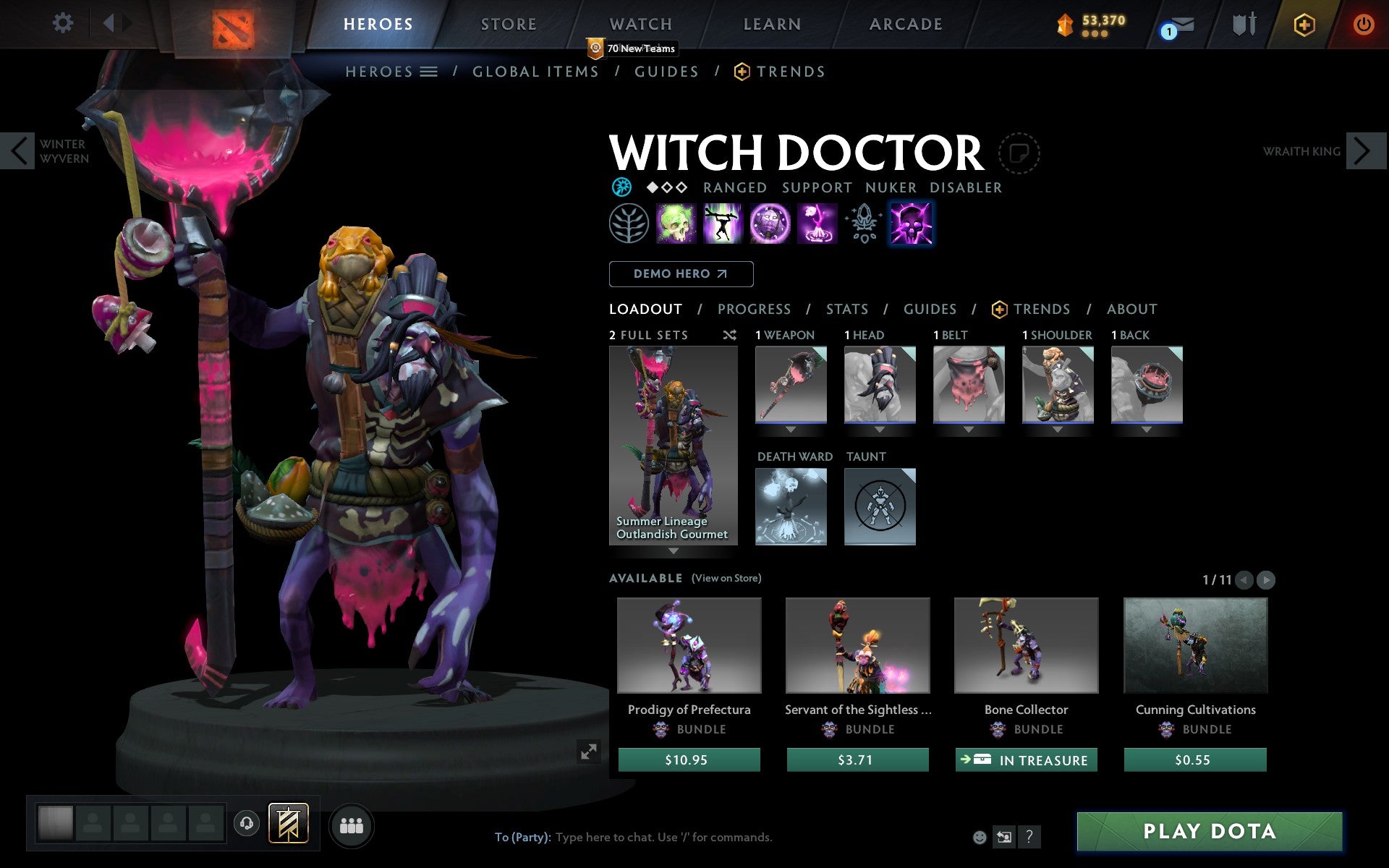Select the Bone Collector bundle thumbnail
This screenshot has width=1389, height=868.
pos(1026,646)
